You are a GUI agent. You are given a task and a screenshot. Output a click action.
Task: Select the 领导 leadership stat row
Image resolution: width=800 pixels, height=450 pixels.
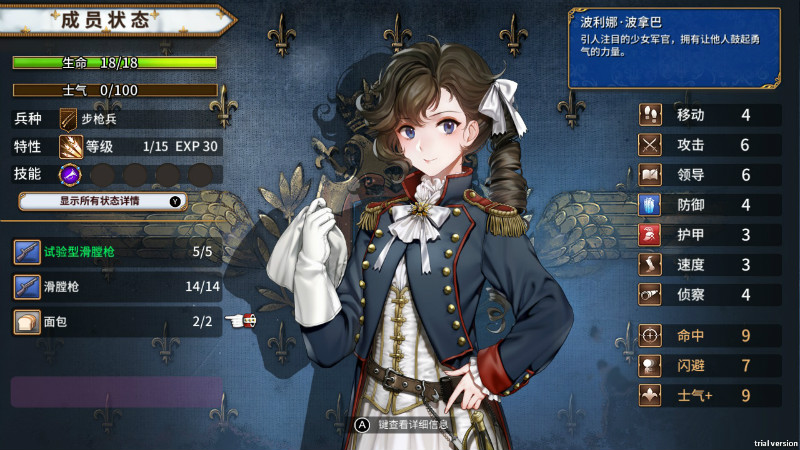tap(710, 175)
